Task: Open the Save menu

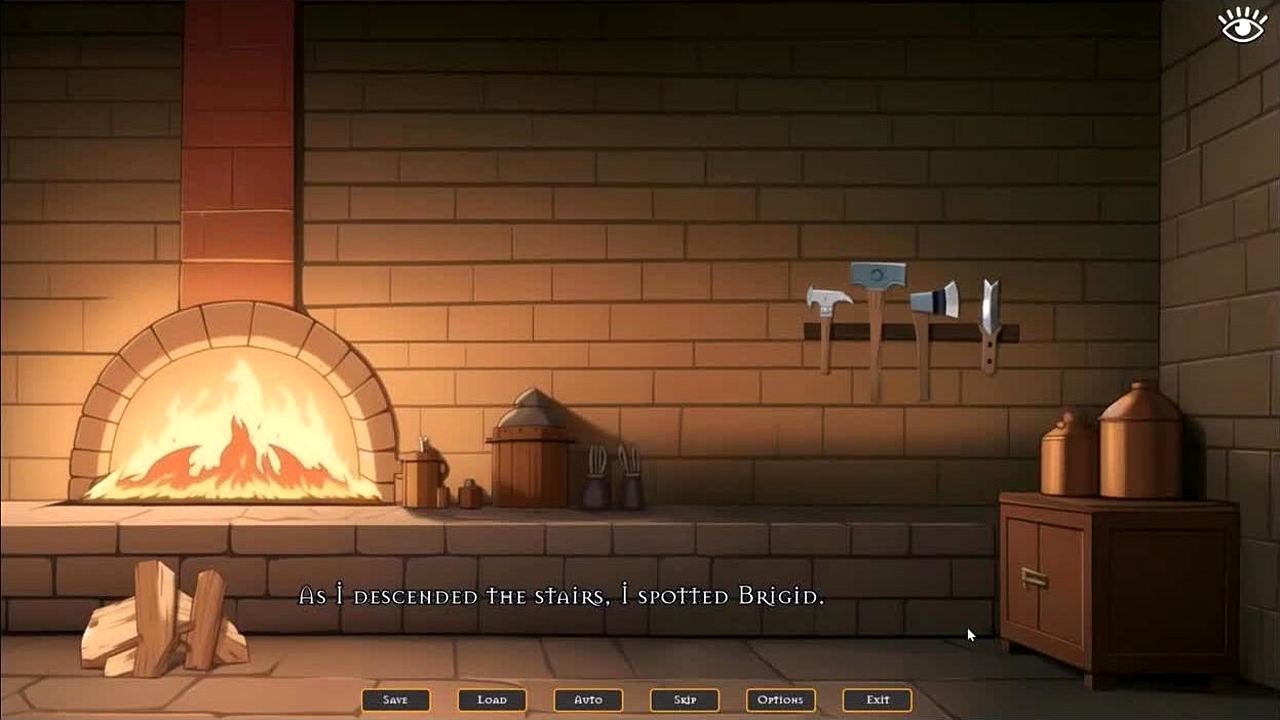Action: [x=396, y=700]
